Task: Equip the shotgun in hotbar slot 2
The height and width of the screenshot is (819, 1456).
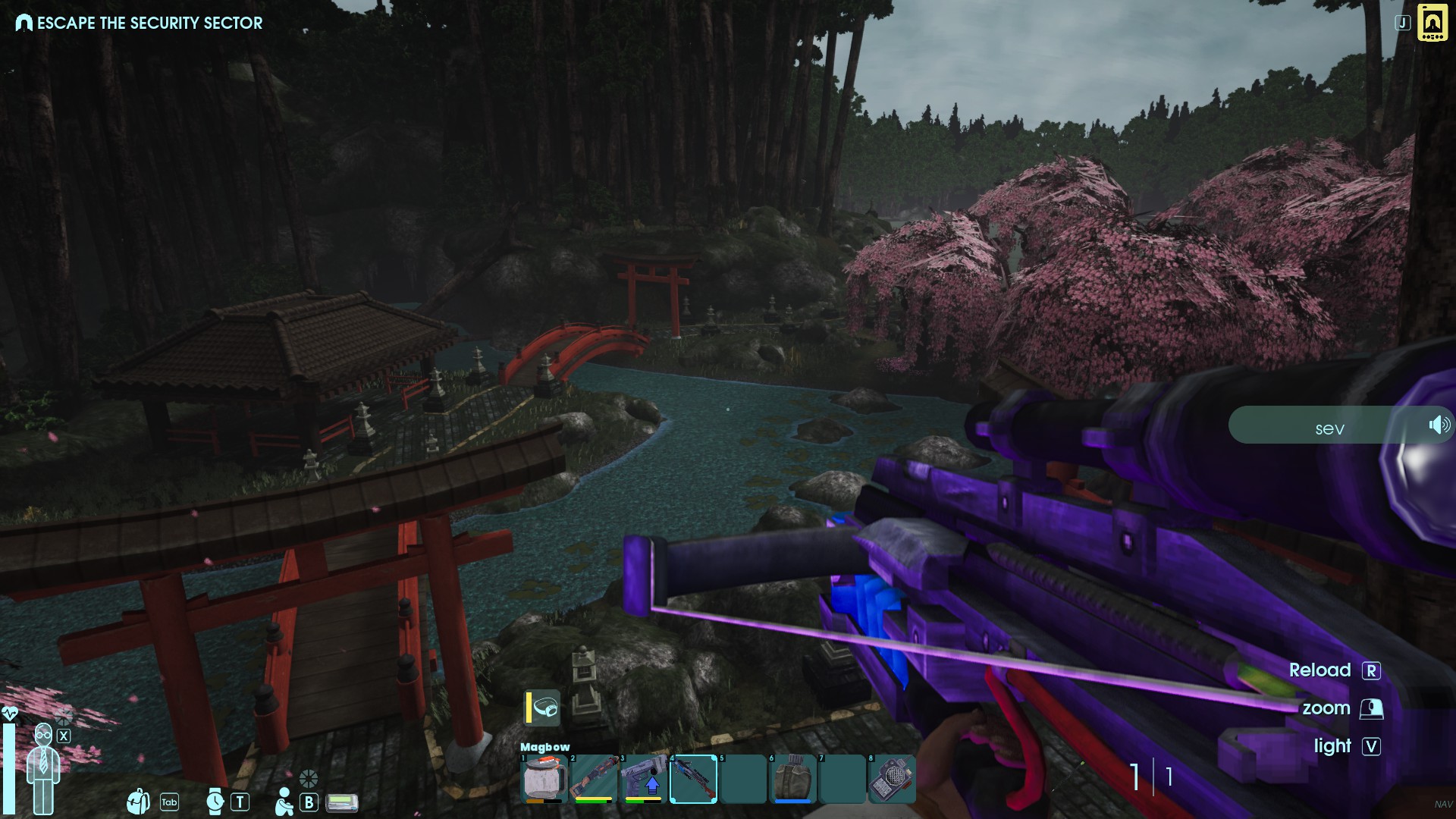Action: (593, 778)
